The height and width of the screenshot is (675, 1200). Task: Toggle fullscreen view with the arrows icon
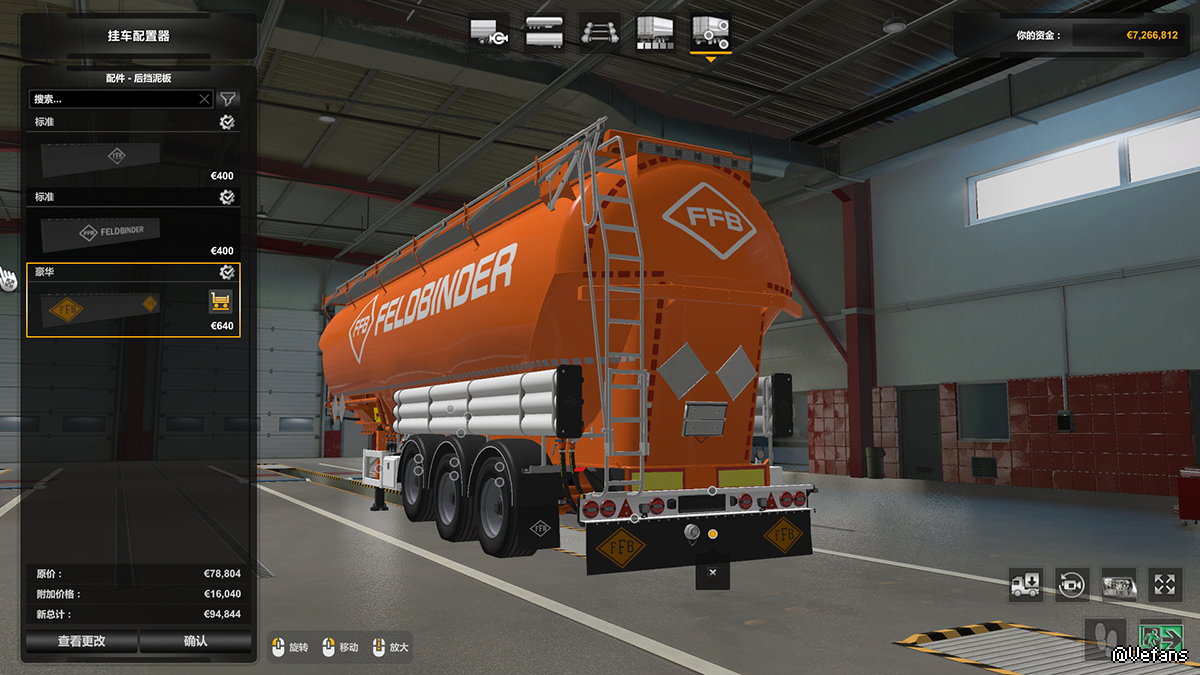coord(1165,584)
